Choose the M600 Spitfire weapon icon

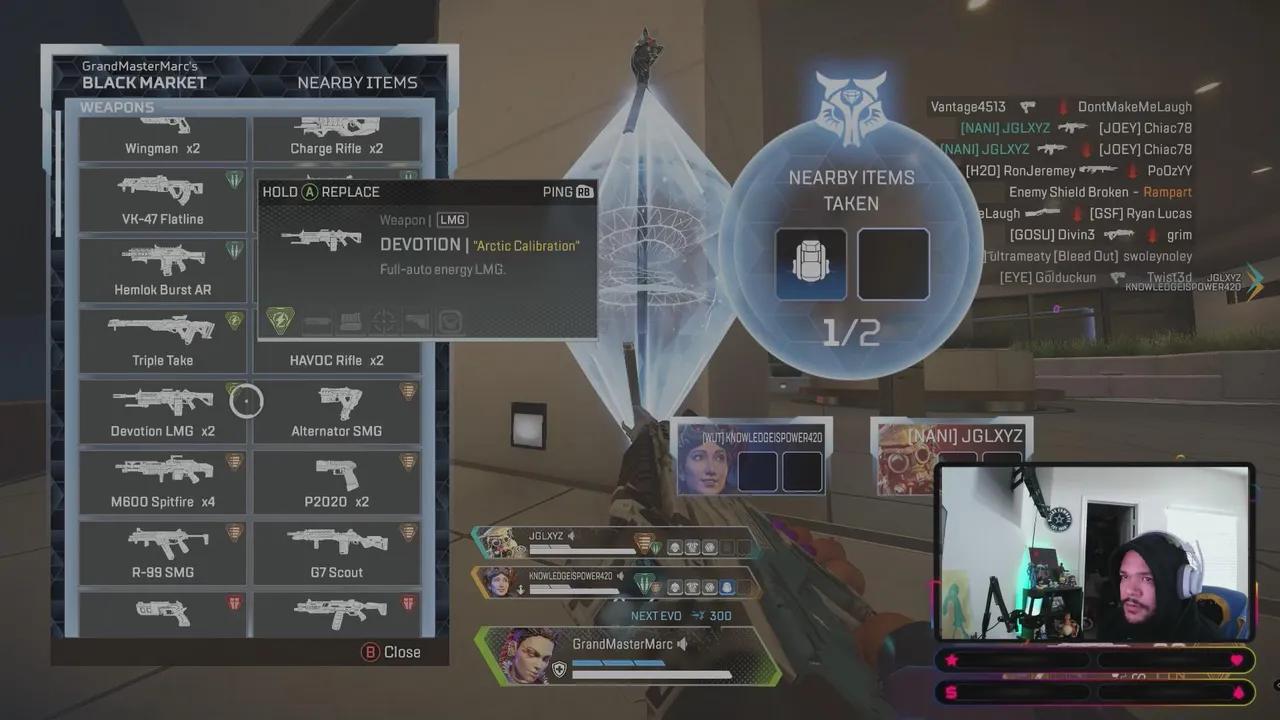click(x=162, y=481)
